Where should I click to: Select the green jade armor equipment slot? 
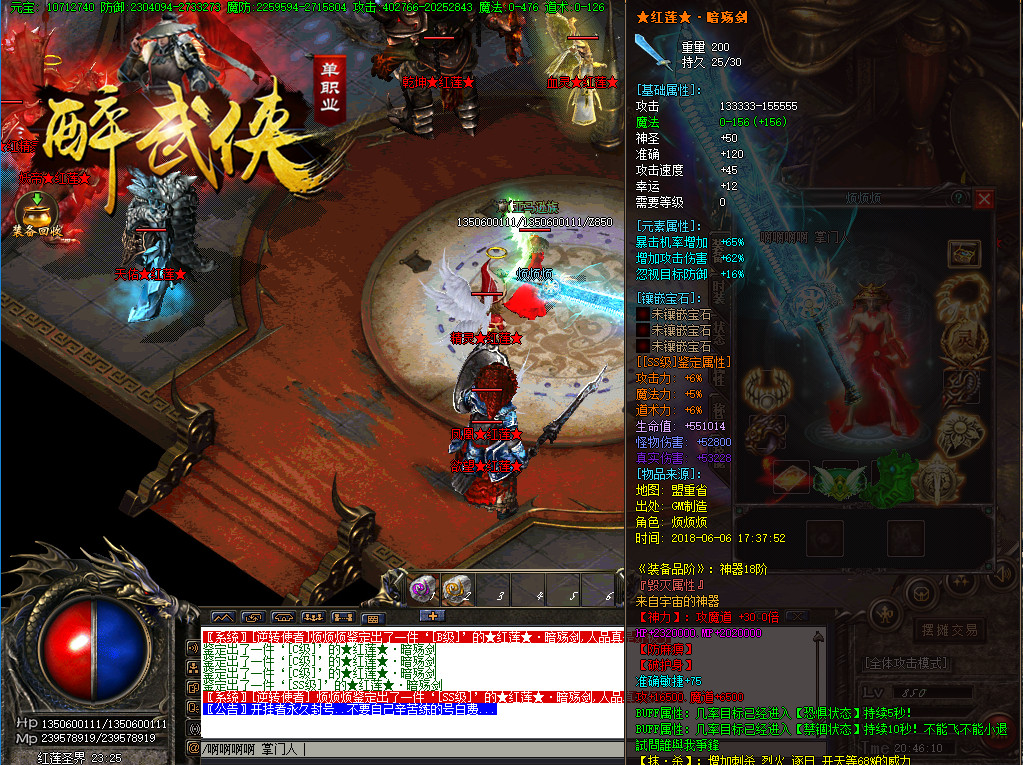pos(891,475)
